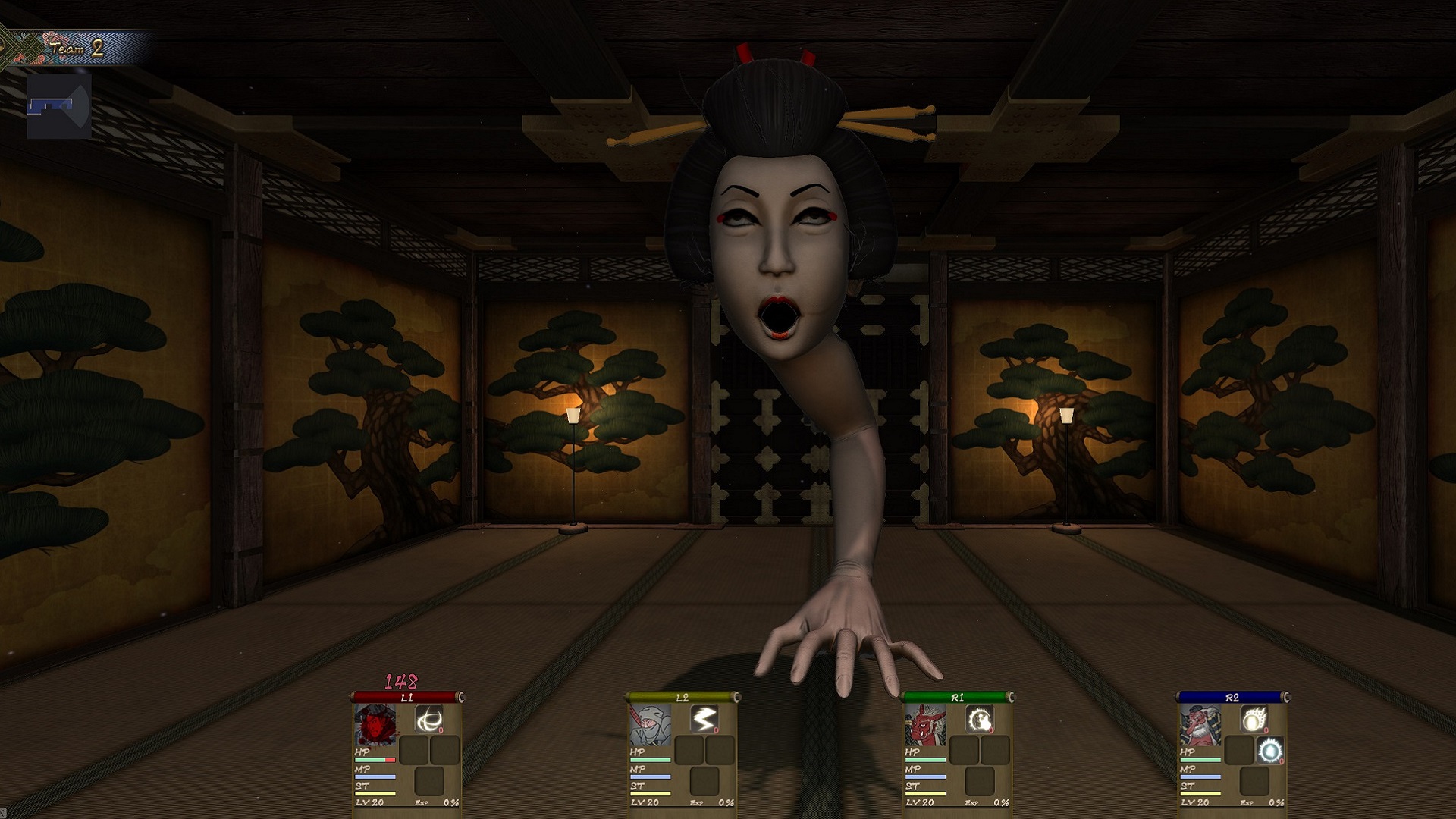Click the green R1 scroll header
1456x819 pixels.
click(957, 697)
